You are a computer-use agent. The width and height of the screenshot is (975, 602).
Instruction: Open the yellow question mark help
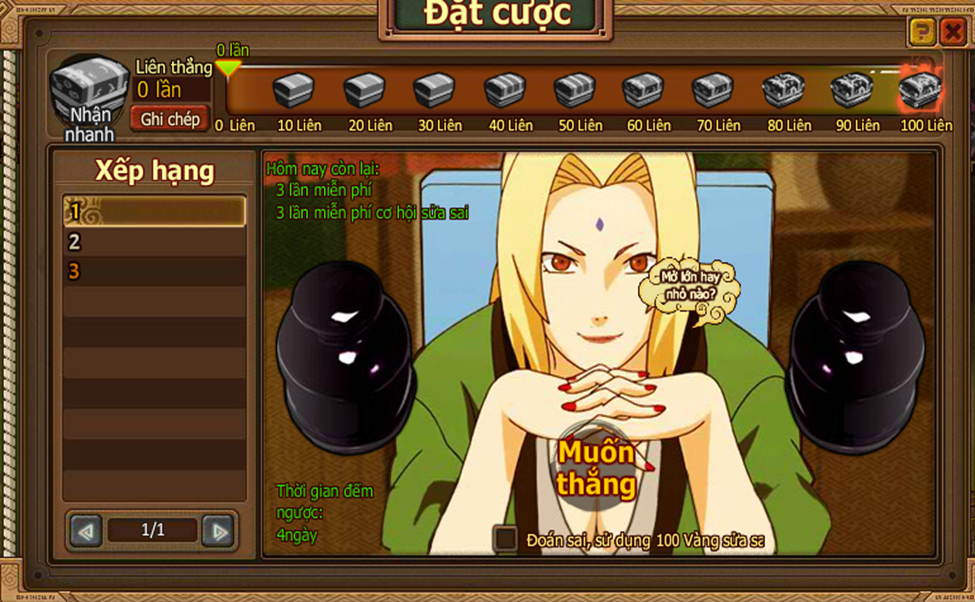[921, 33]
